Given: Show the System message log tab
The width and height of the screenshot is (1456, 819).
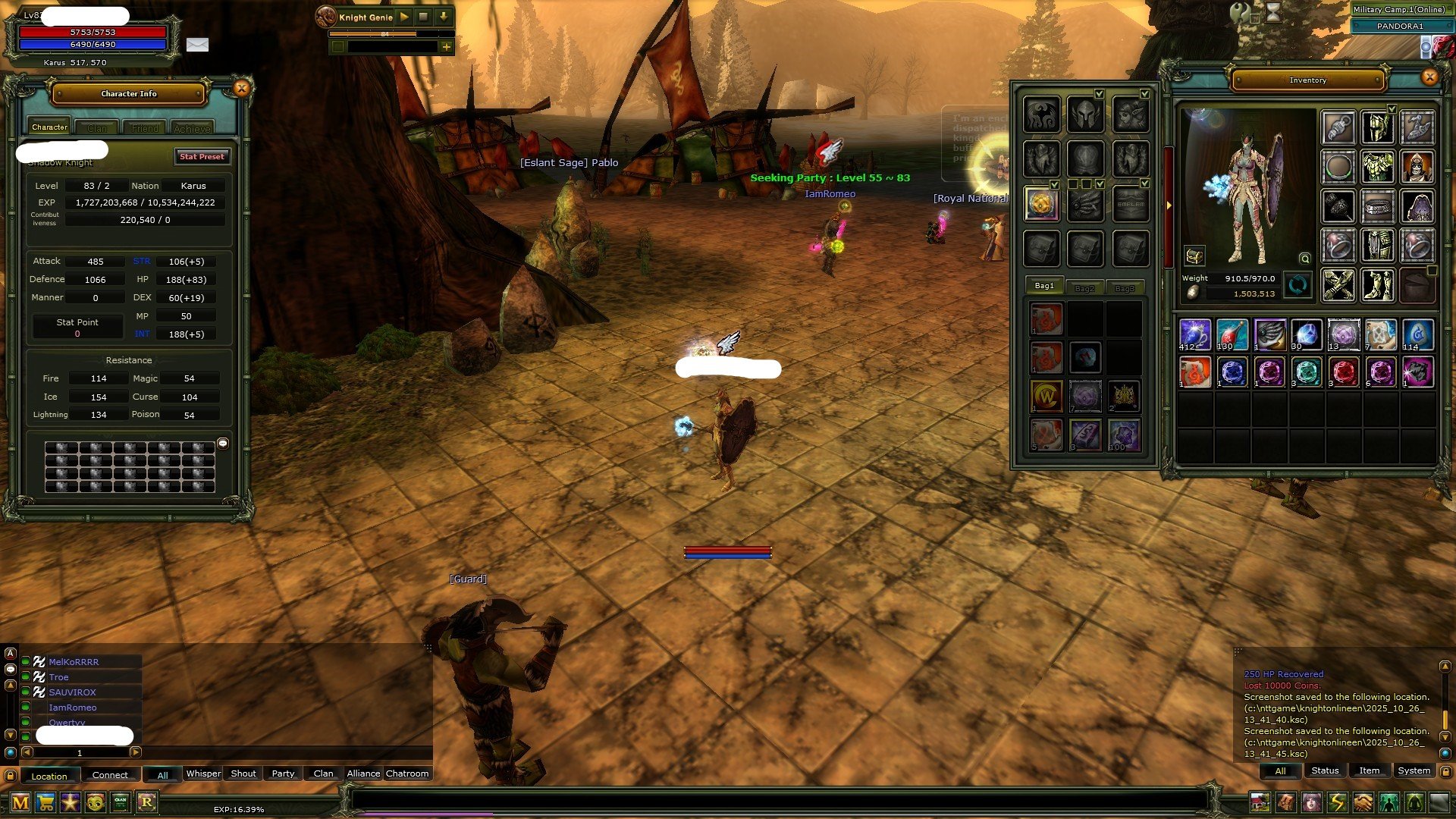Looking at the screenshot, I should click(1414, 770).
